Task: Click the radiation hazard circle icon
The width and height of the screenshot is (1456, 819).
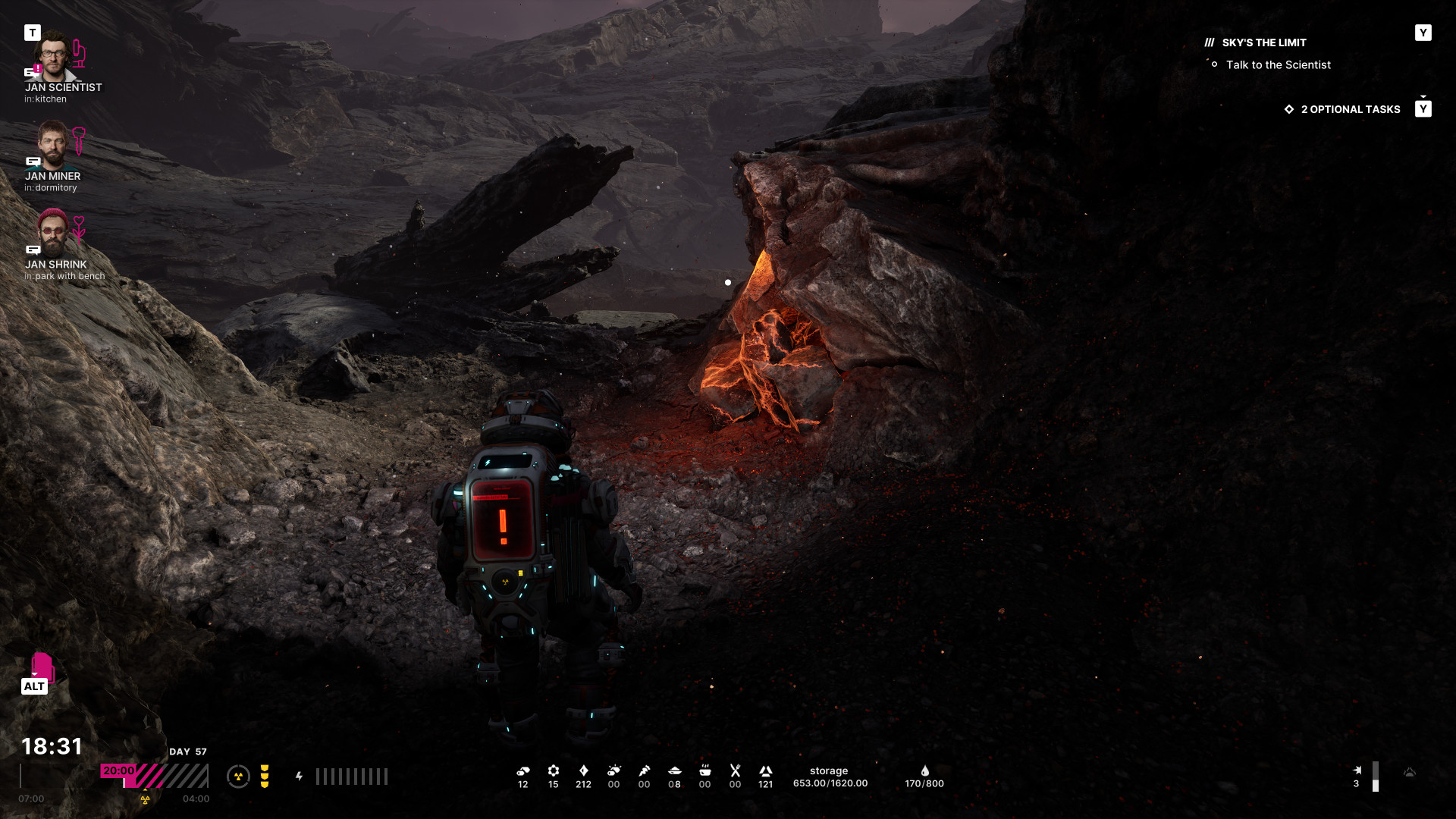Action: click(238, 777)
